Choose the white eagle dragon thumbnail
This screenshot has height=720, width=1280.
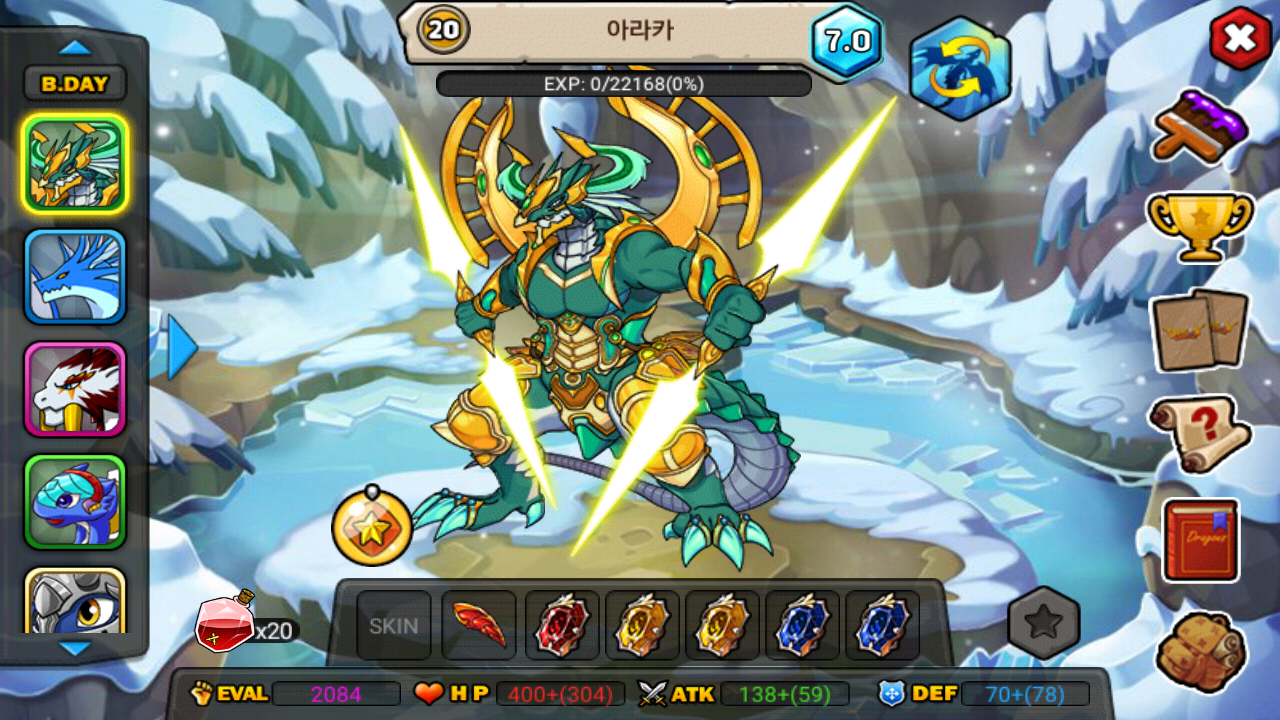tap(75, 390)
